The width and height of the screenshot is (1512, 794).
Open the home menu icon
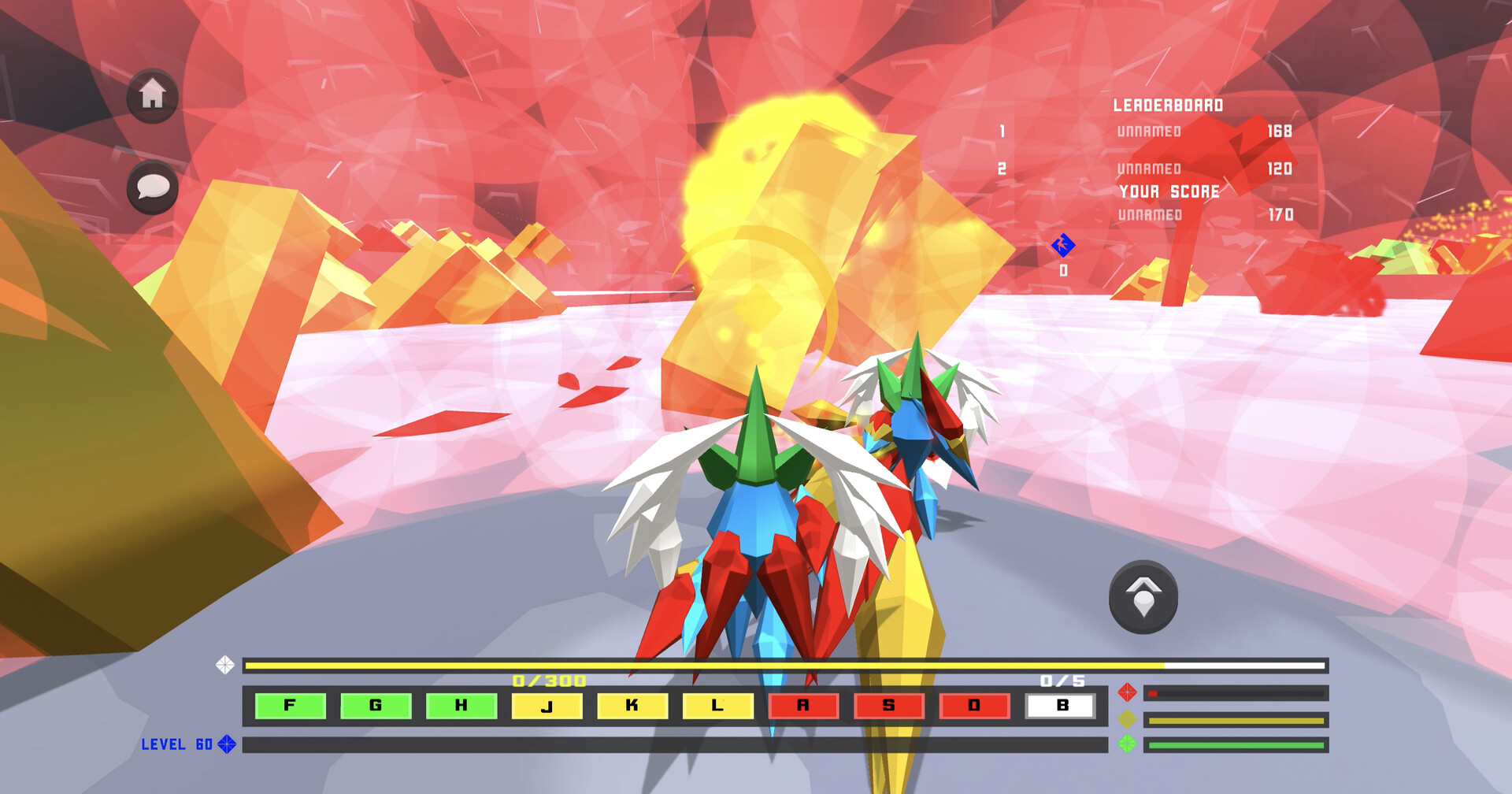(152, 96)
